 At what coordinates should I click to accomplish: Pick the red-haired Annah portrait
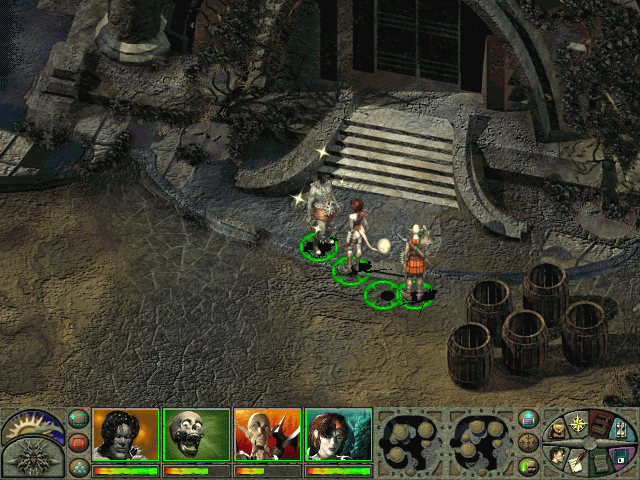coord(338,434)
